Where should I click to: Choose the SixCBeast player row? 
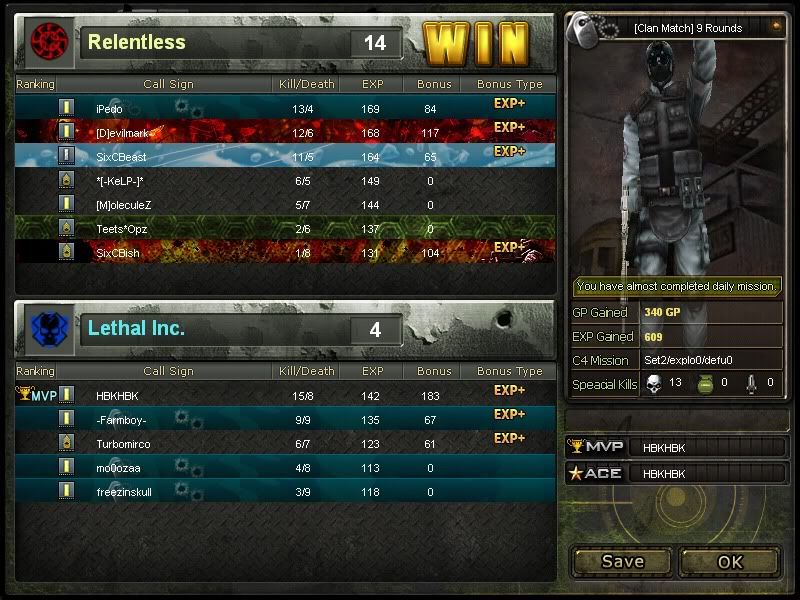(x=285, y=155)
